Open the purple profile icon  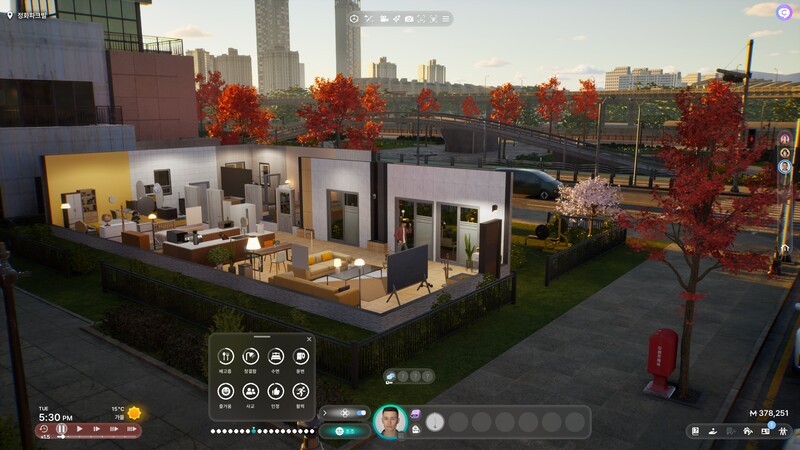click(x=783, y=12)
